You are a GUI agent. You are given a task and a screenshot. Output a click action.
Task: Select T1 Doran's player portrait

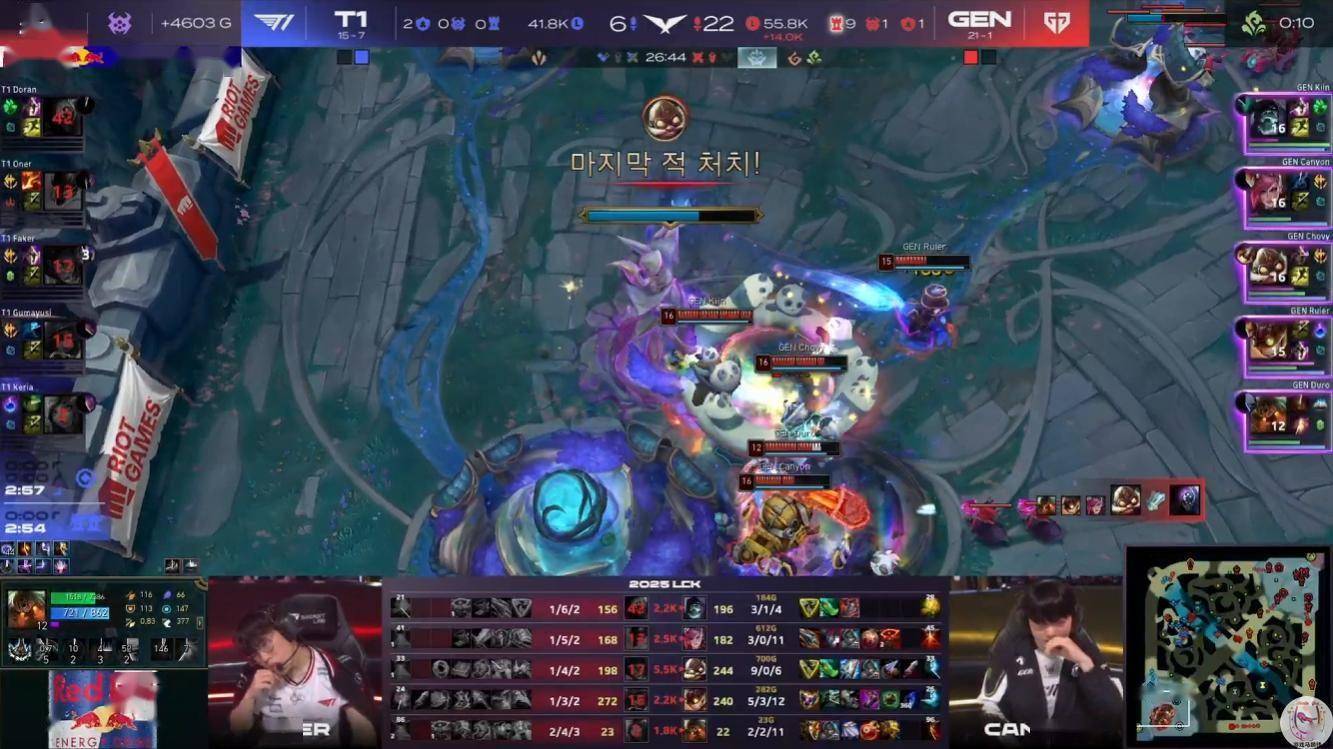pos(62,117)
